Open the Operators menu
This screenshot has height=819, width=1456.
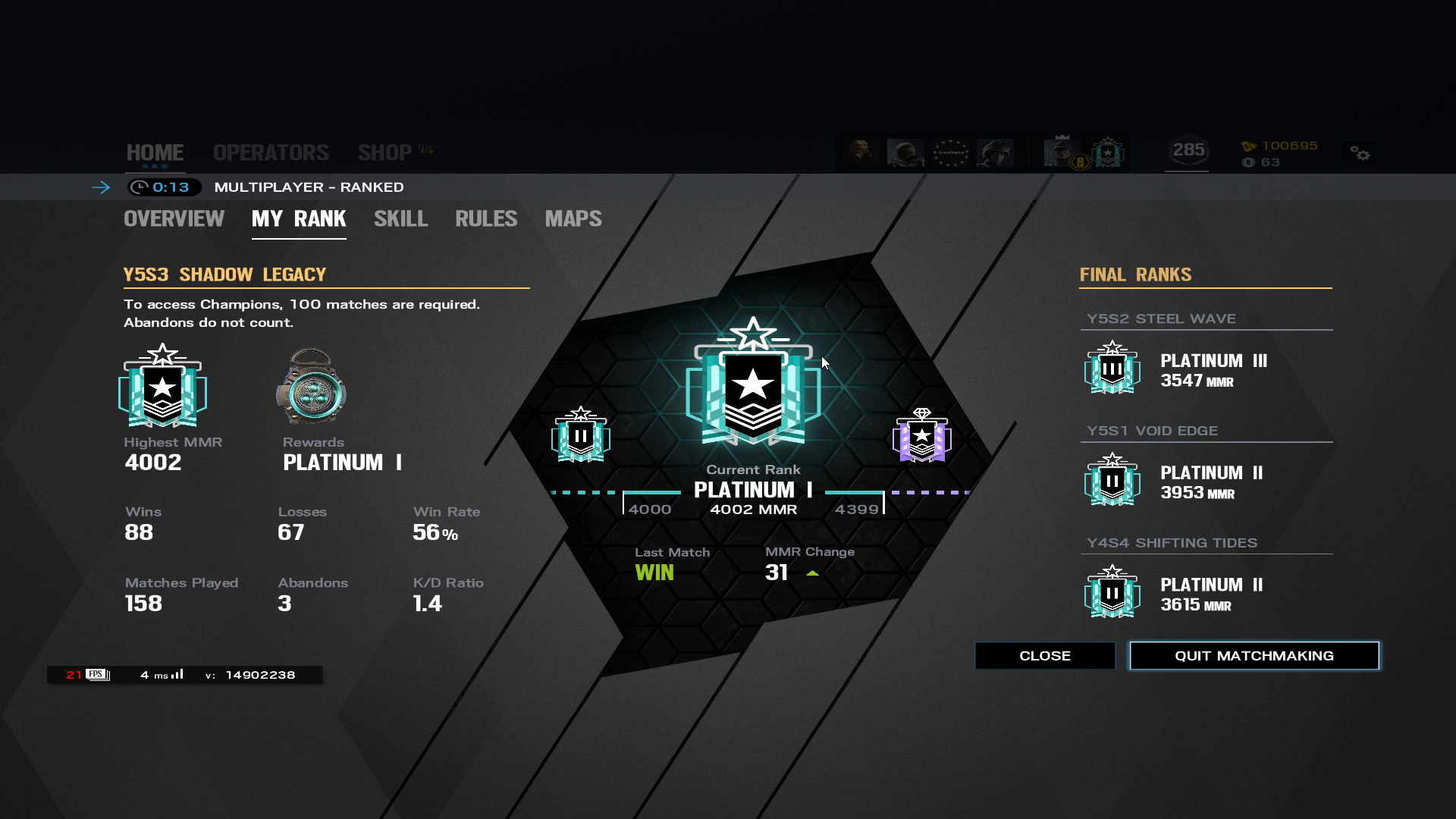coord(271,152)
